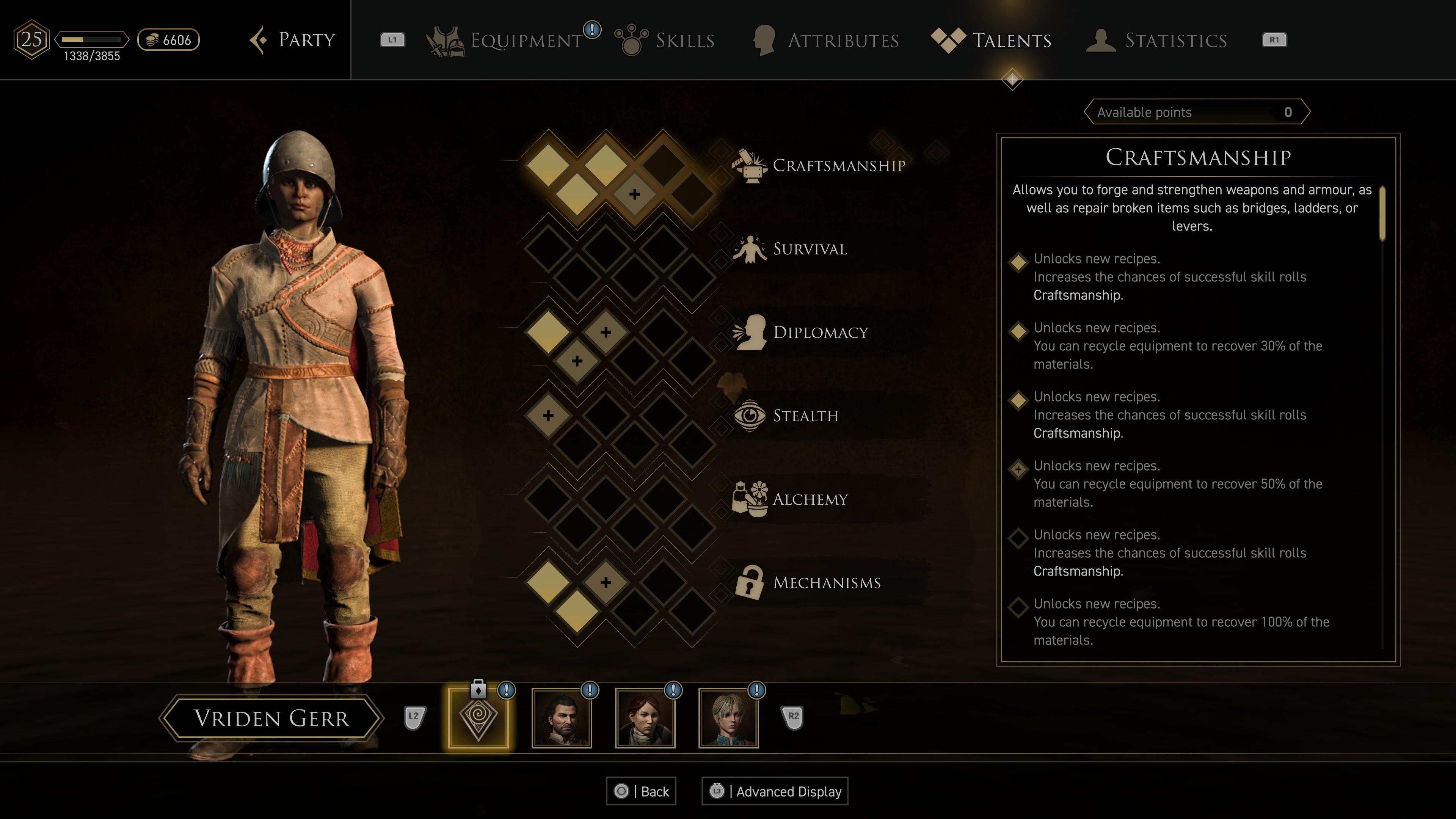Image resolution: width=1456 pixels, height=819 pixels.
Task: Highlight the Diplomacy talent
Action: coord(820,333)
